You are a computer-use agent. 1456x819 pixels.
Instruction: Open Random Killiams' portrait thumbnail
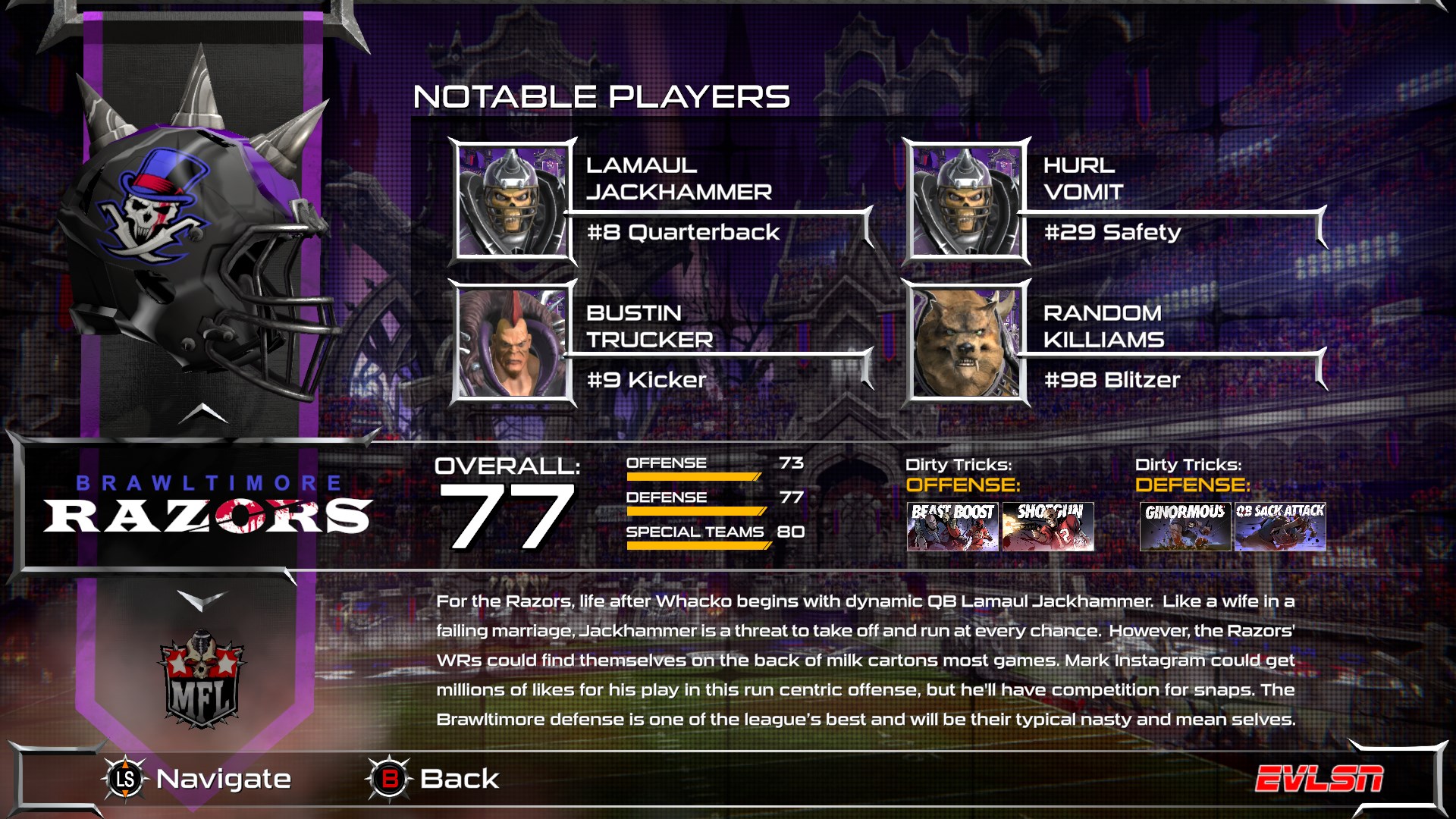962,343
